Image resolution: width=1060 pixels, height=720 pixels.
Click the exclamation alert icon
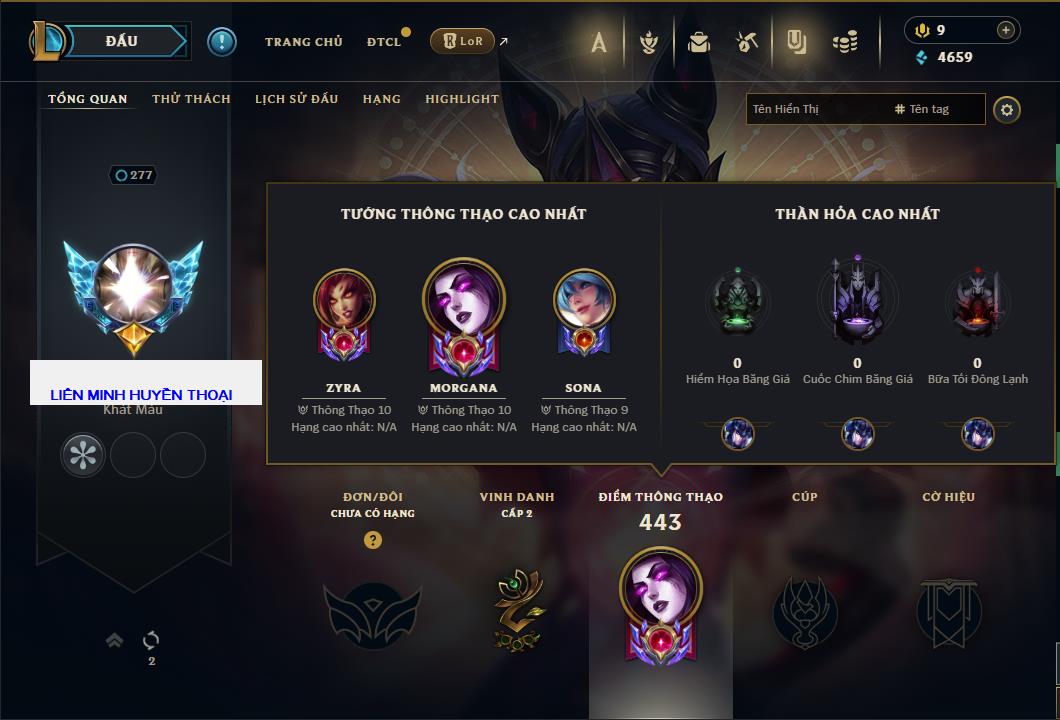click(x=222, y=41)
